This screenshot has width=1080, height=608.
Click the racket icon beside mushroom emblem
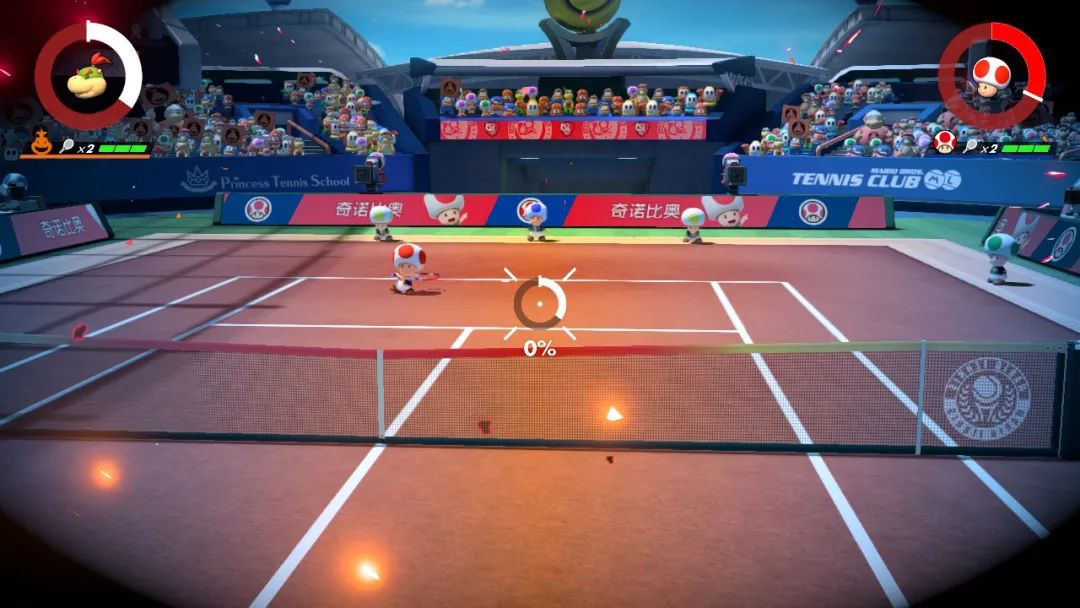click(x=970, y=147)
